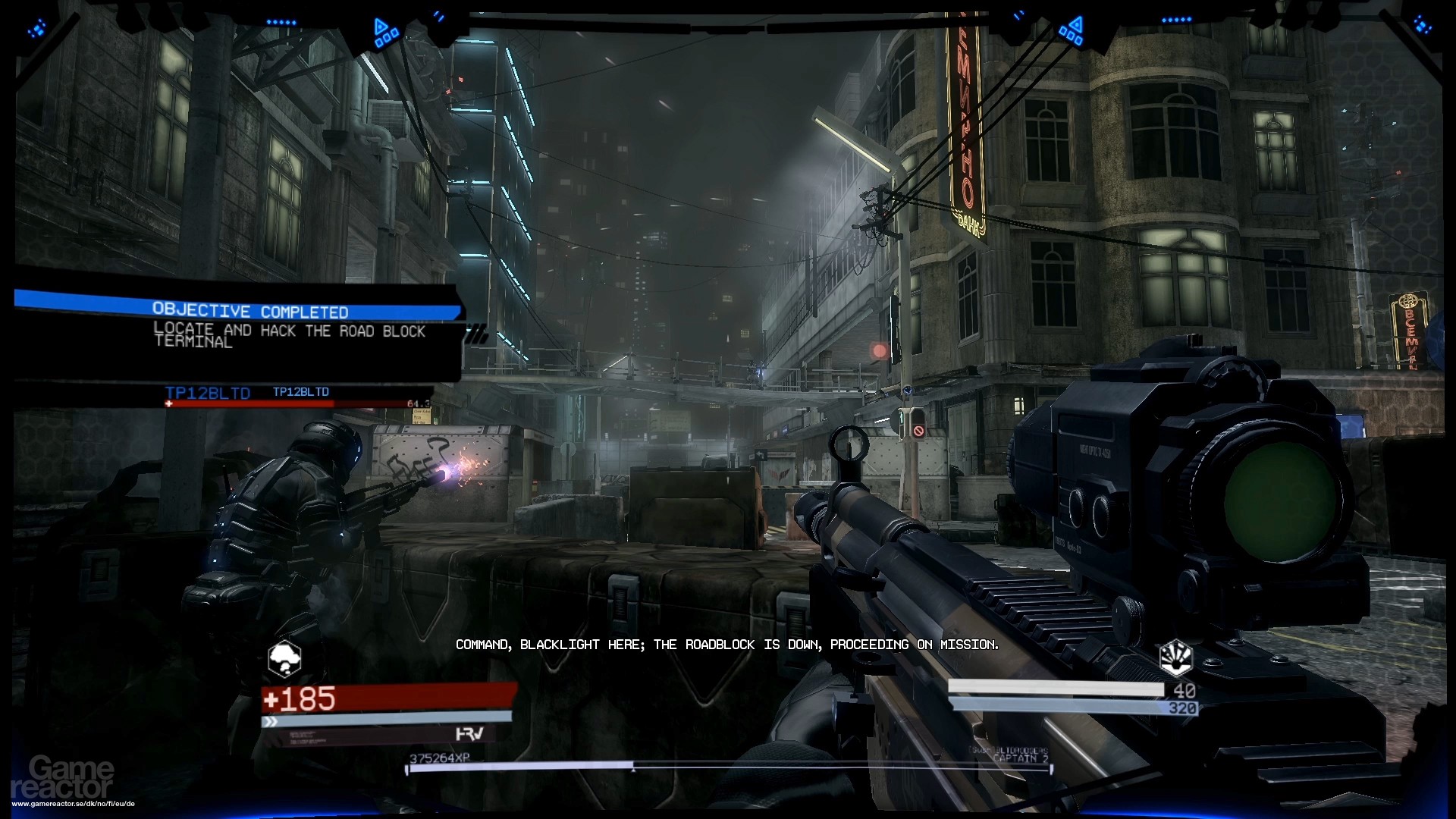Screen dimensions: 1456x819
Task: Toggle the OBJECTIVE COMPLETED banner
Action: click(250, 311)
